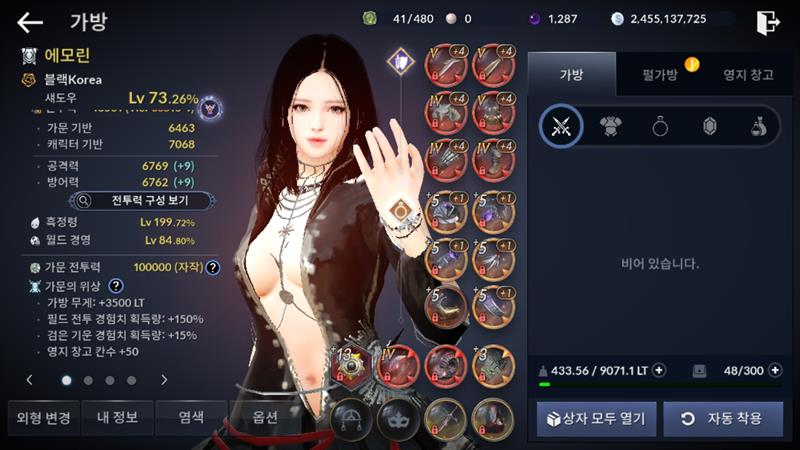Exit via the door icon

[x=768, y=21]
